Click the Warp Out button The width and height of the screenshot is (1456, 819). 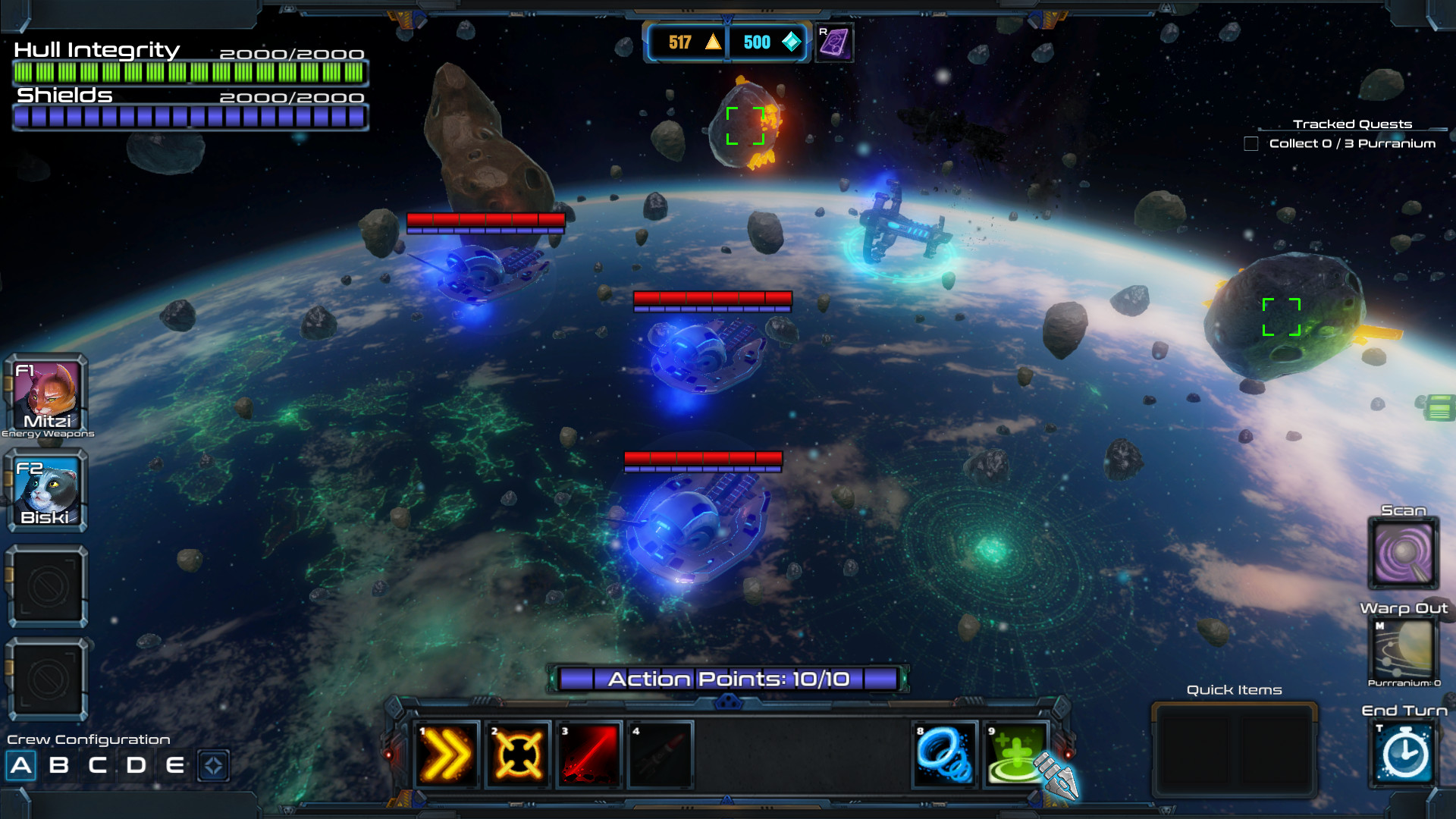1403,648
